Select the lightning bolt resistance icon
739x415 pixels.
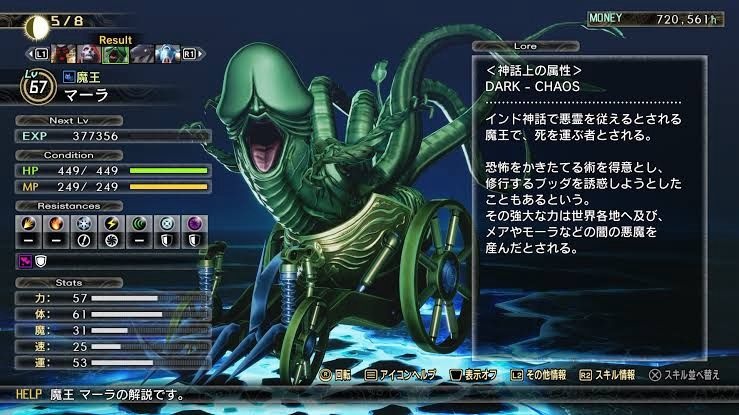[x=113, y=225]
